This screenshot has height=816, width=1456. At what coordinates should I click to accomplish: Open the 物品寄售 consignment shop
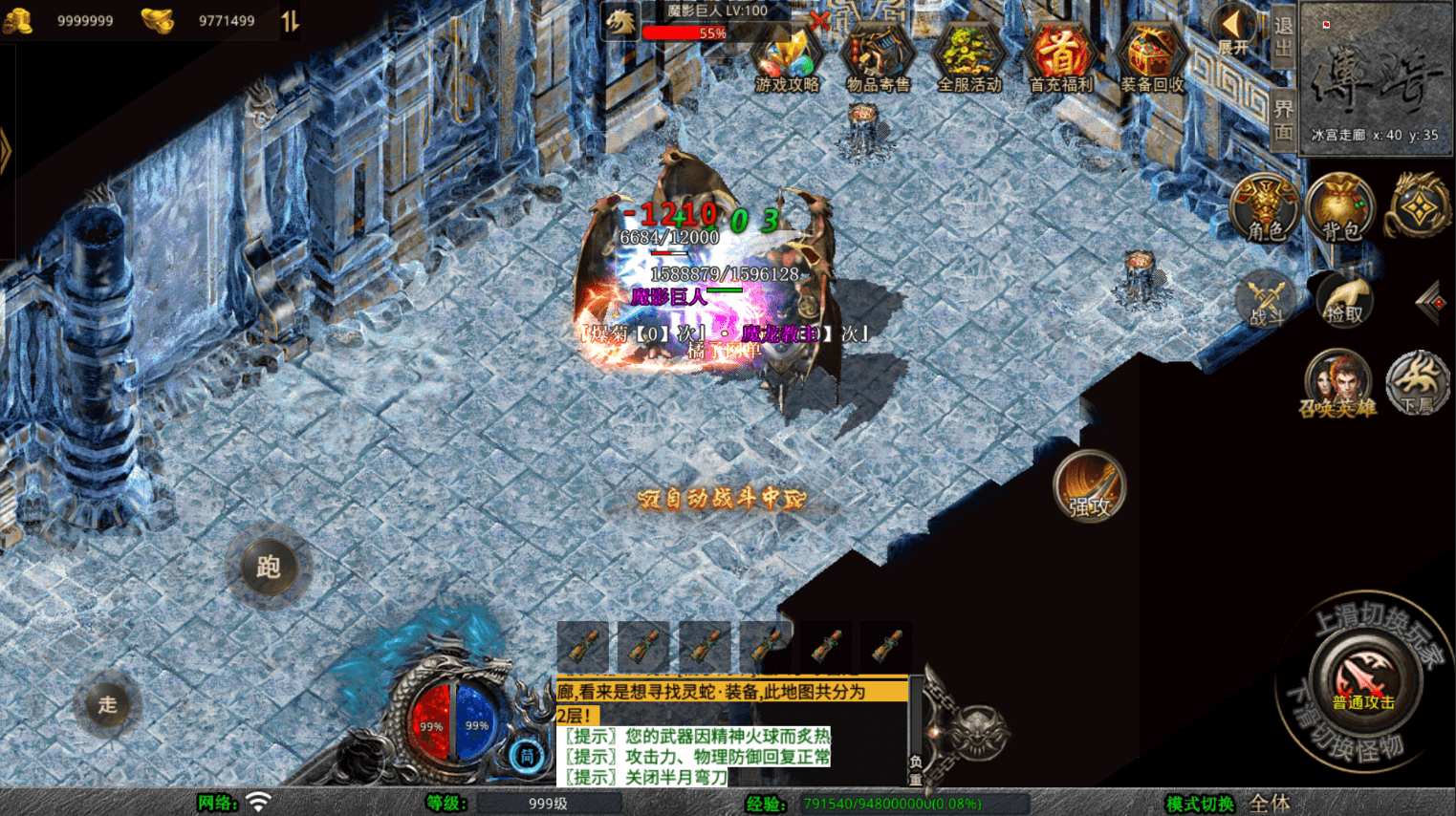tap(878, 59)
